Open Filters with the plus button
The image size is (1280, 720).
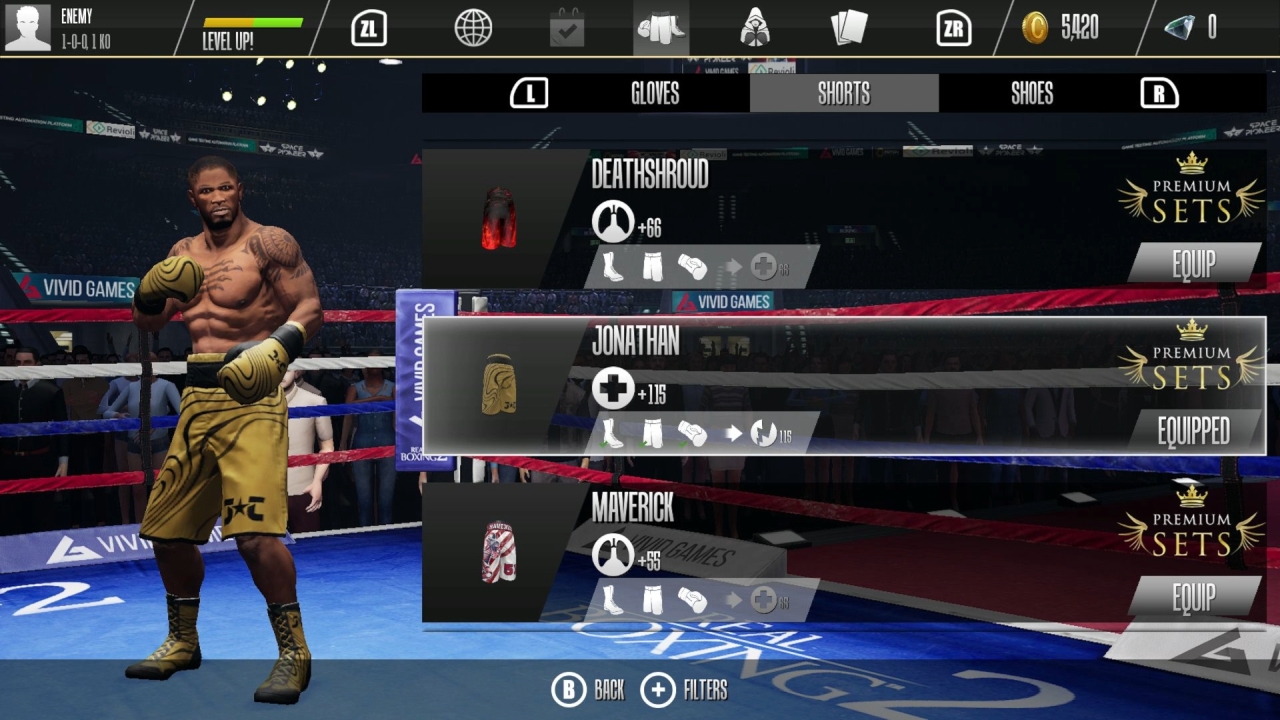click(x=657, y=689)
